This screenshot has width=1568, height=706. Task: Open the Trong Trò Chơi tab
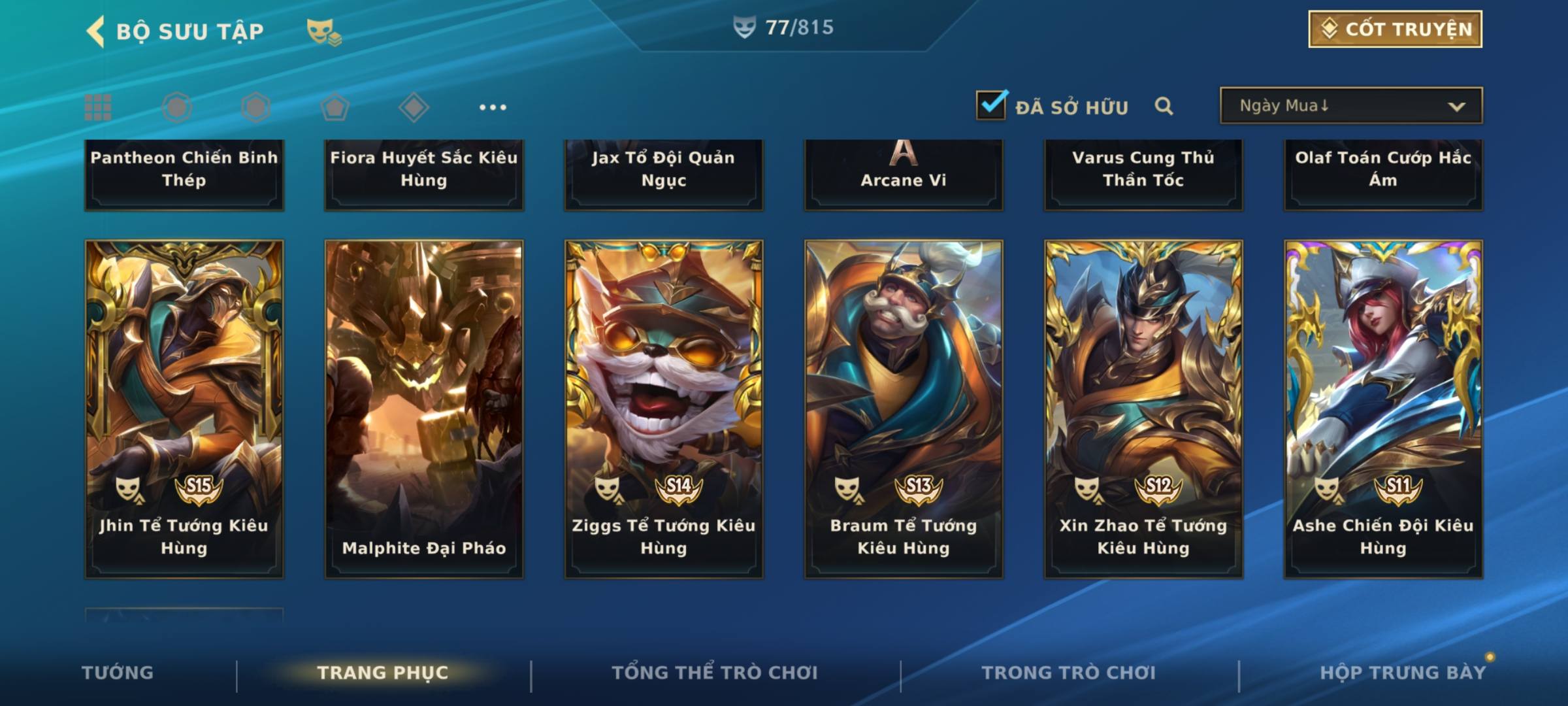pyautogui.click(x=1069, y=673)
